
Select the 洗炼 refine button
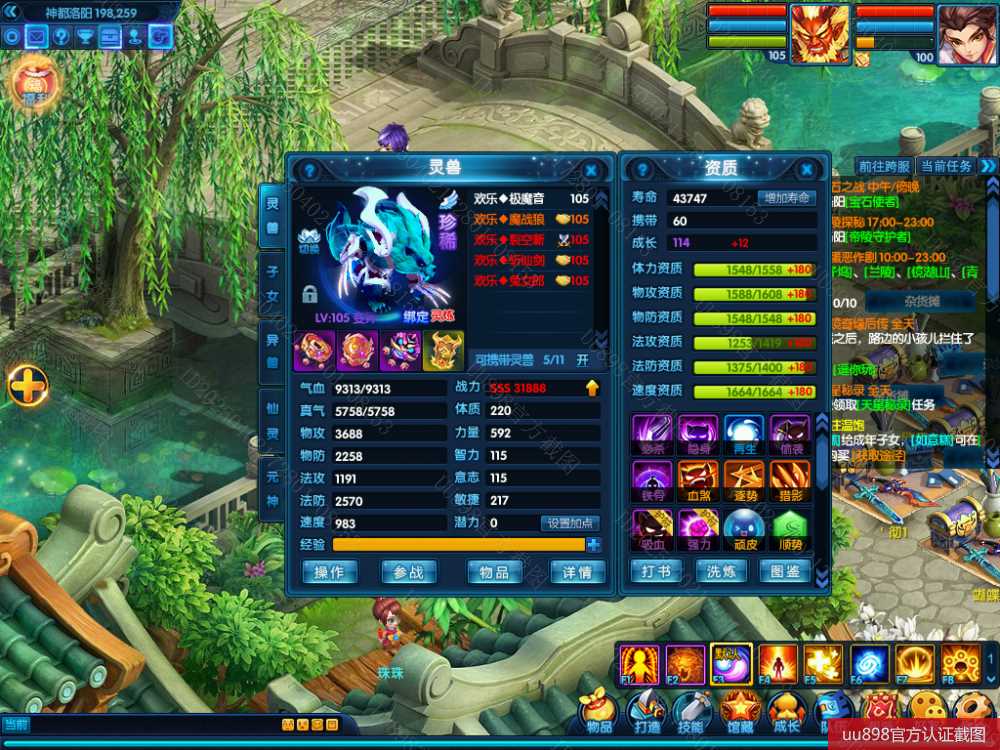tap(721, 572)
